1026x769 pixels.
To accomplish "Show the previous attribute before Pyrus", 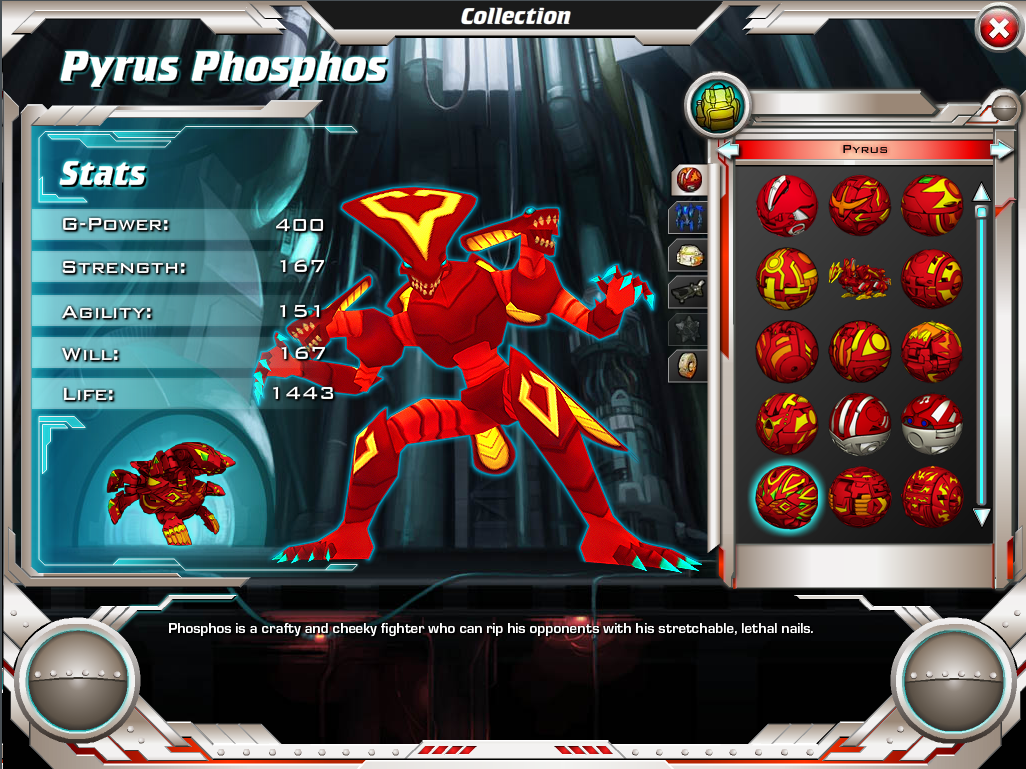I will click(x=729, y=150).
